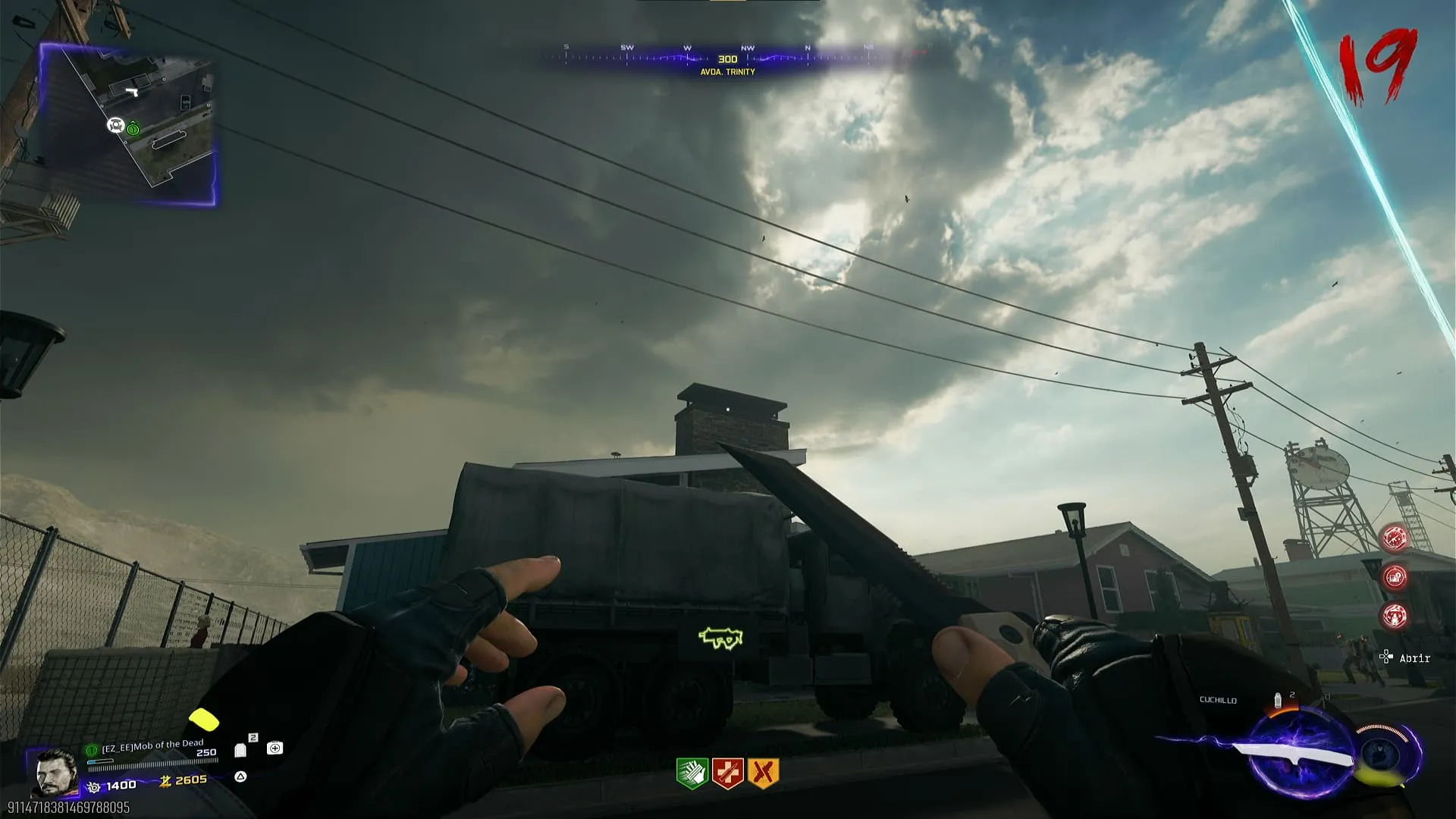
Task: Select the red Juggernog perk icon
Action: [727, 773]
